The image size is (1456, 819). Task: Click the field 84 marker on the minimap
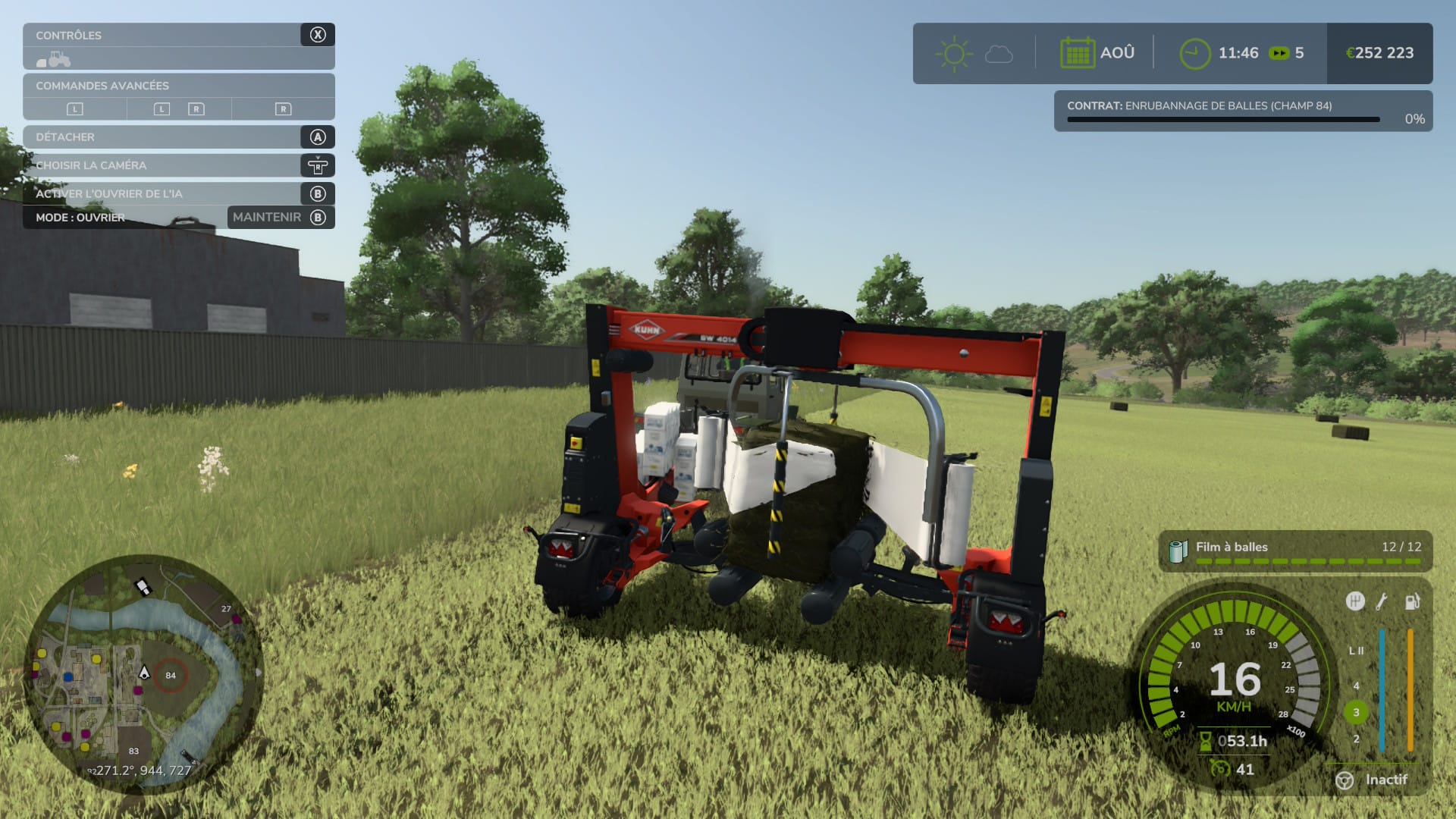pos(171,675)
